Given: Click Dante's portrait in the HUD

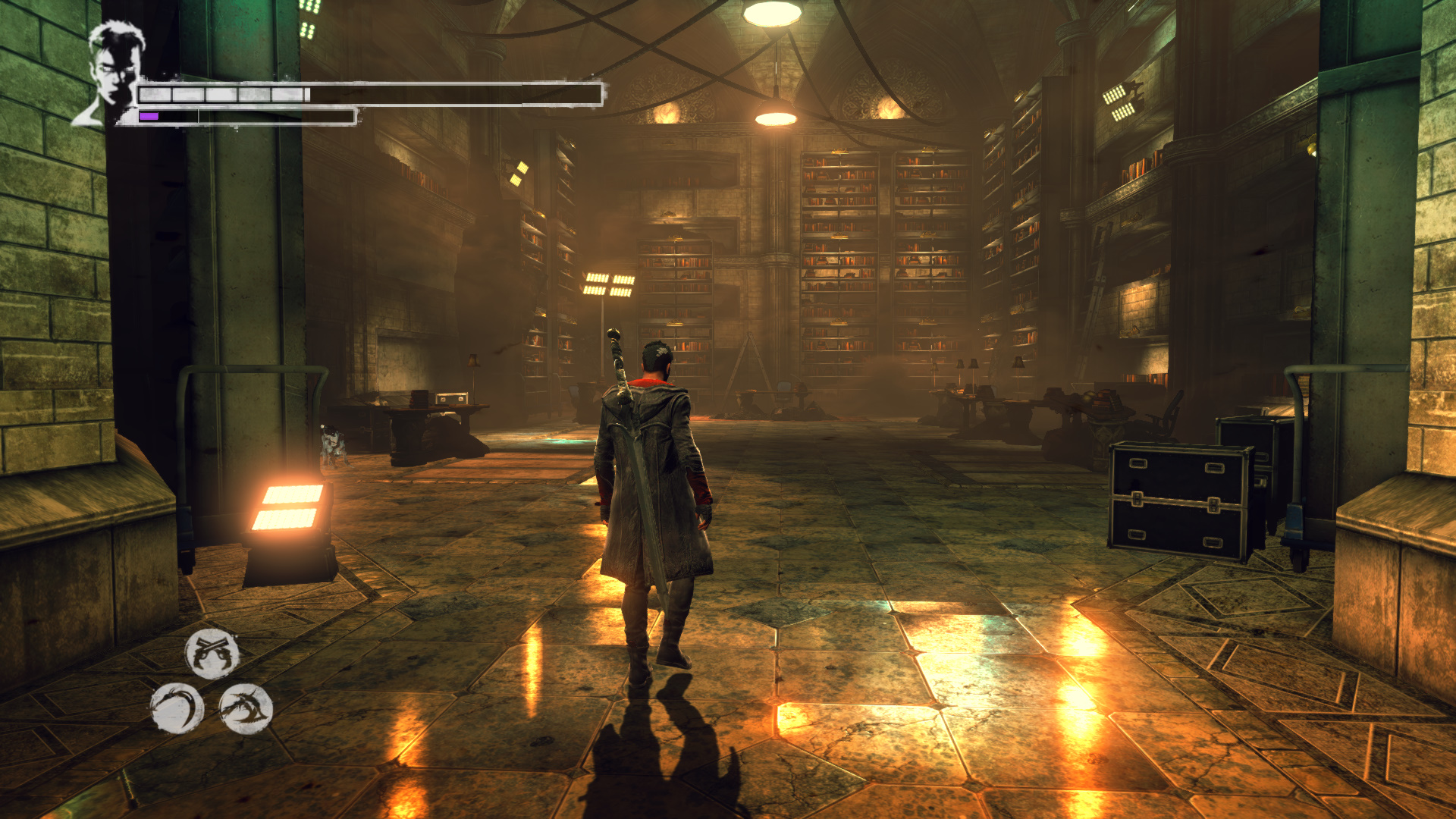Looking at the screenshot, I should 111,73.
